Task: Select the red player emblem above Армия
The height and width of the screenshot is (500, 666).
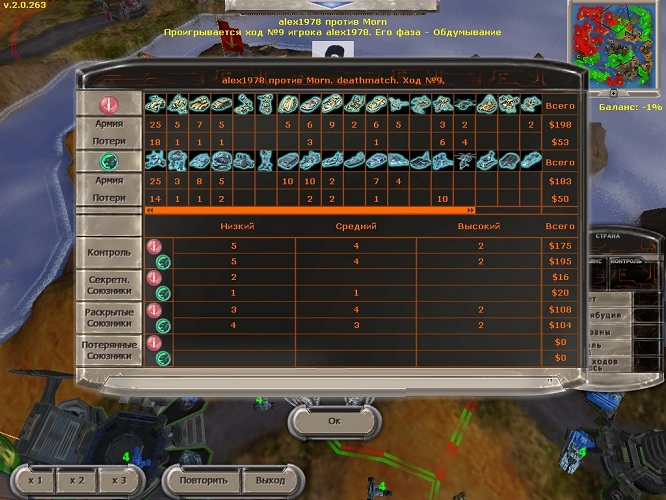Action: 108,105
